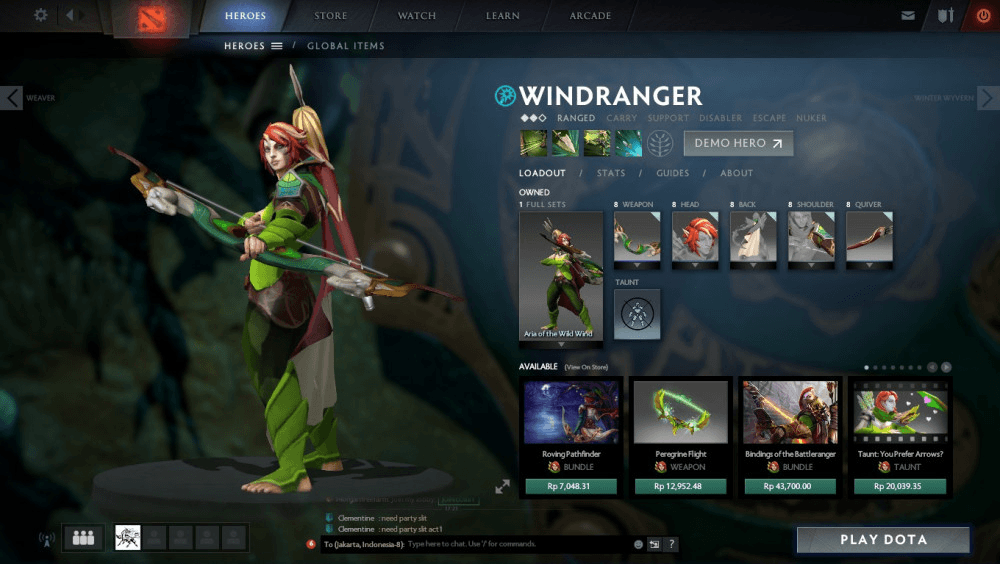1000x564 pixels.
Task: Go to the Learn tab
Action: [x=503, y=16]
